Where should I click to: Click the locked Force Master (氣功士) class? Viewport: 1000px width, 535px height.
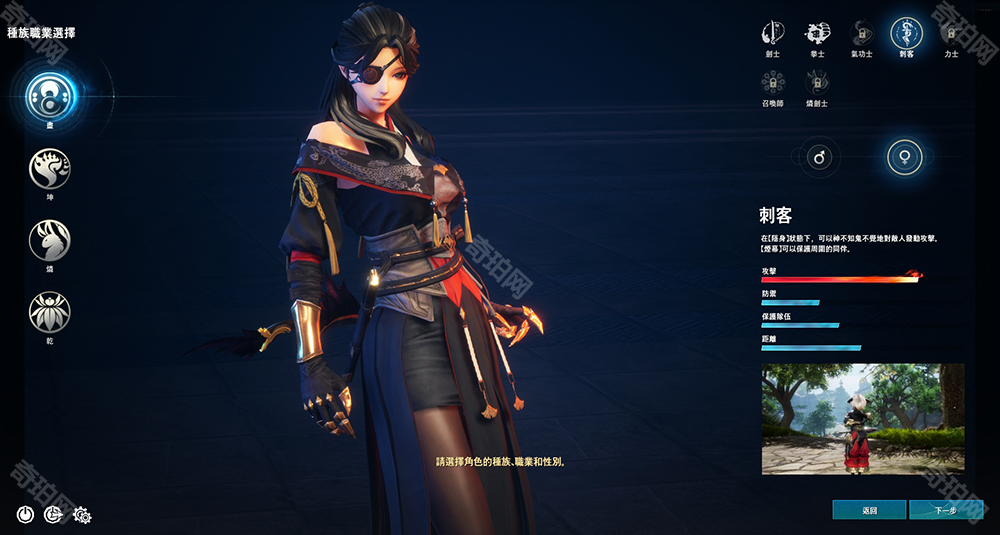click(x=861, y=31)
